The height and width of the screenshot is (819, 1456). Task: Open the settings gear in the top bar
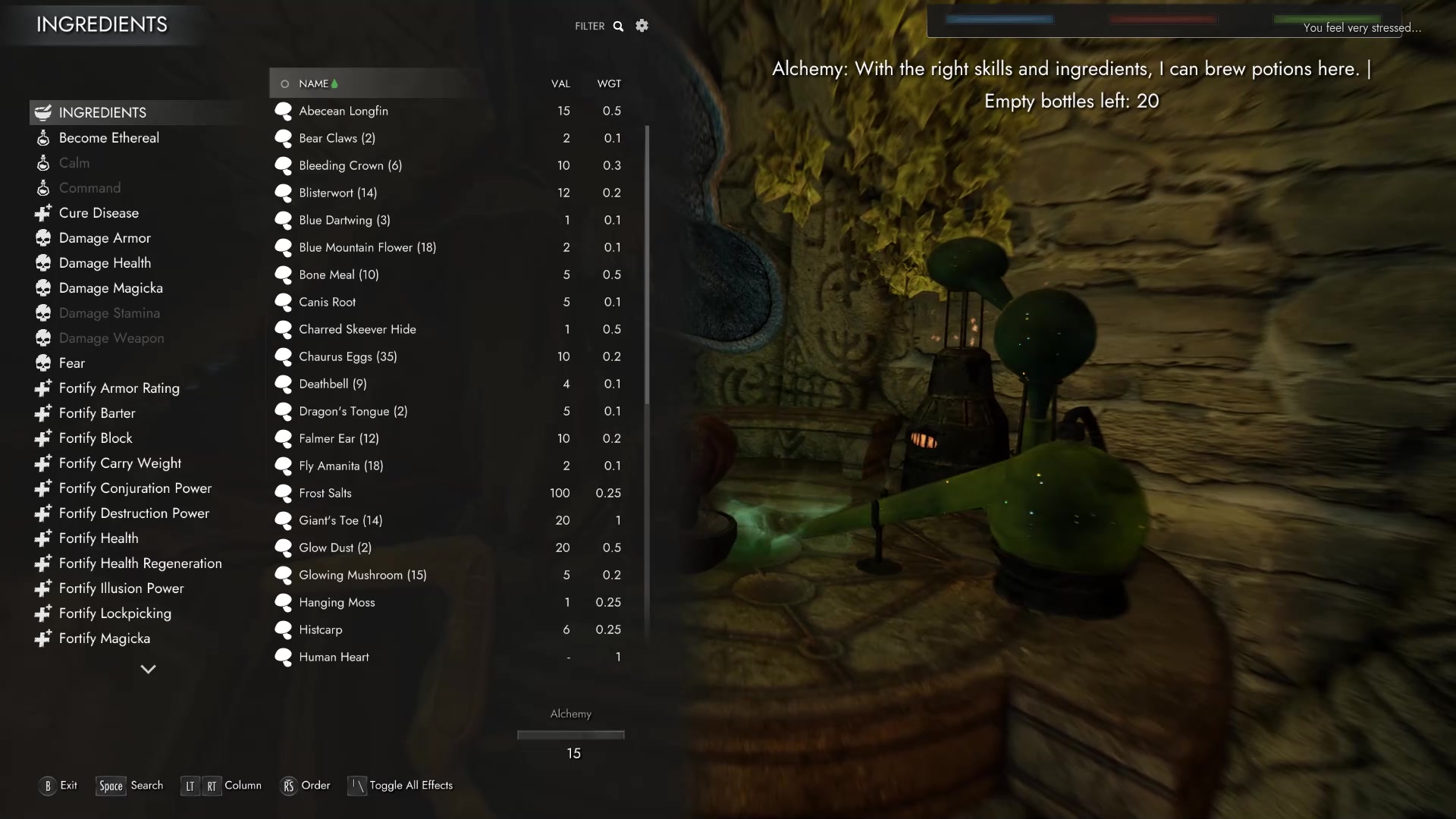(x=642, y=25)
